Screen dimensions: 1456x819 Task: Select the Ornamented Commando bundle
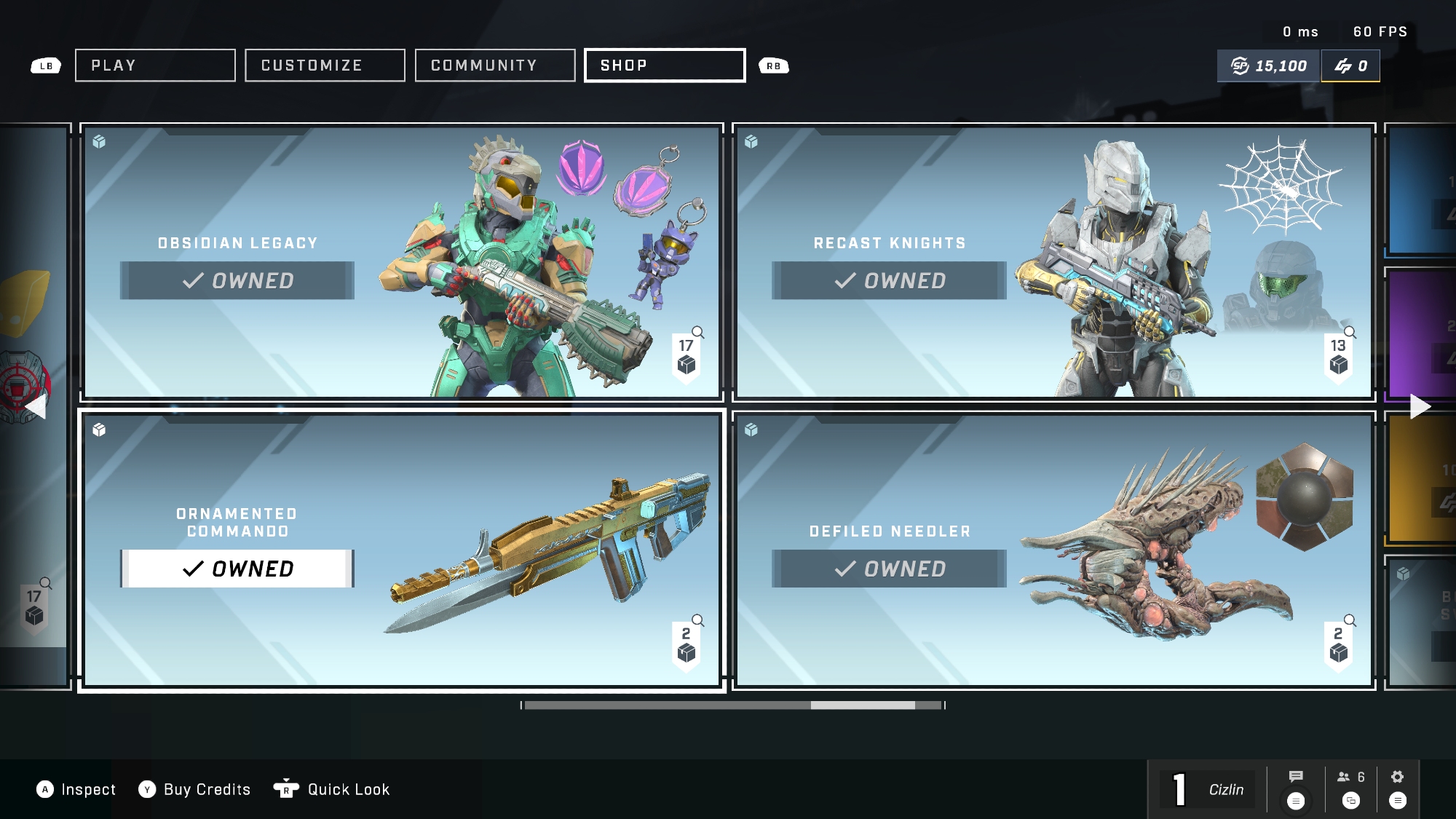[x=401, y=550]
